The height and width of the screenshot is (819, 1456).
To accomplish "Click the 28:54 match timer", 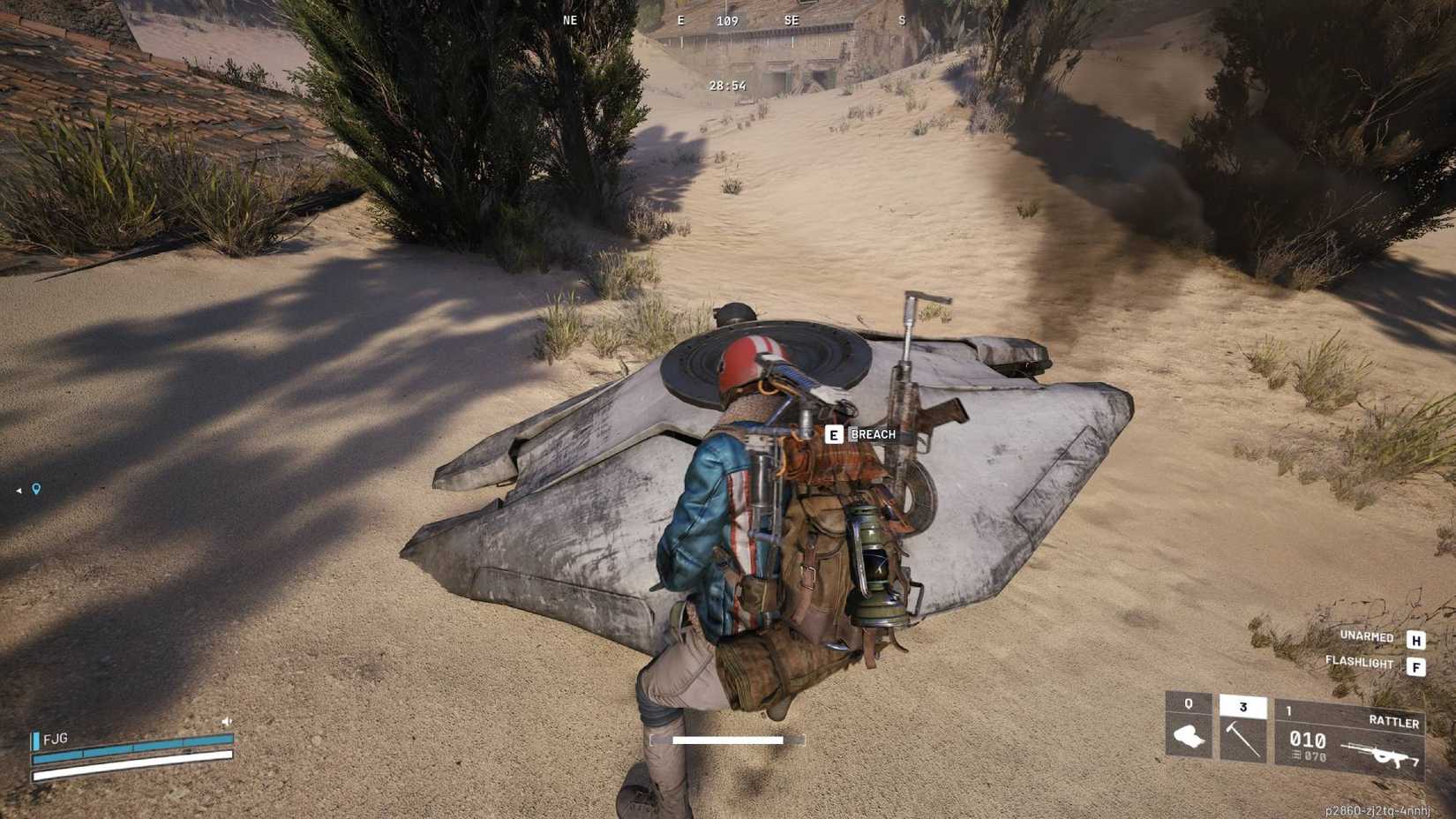I will pyautogui.click(x=726, y=86).
